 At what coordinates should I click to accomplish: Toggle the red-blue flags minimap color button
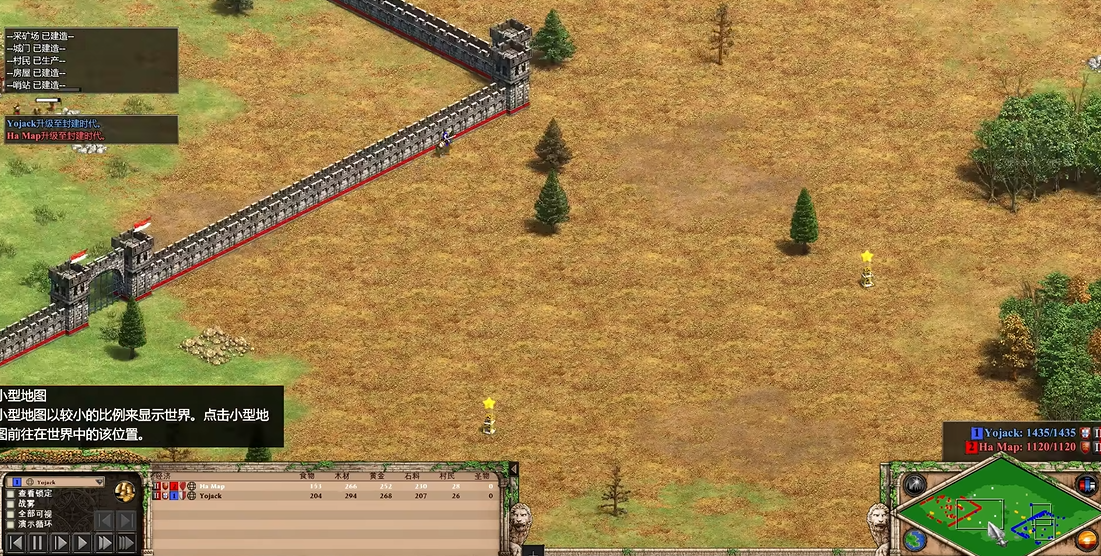point(1086,484)
